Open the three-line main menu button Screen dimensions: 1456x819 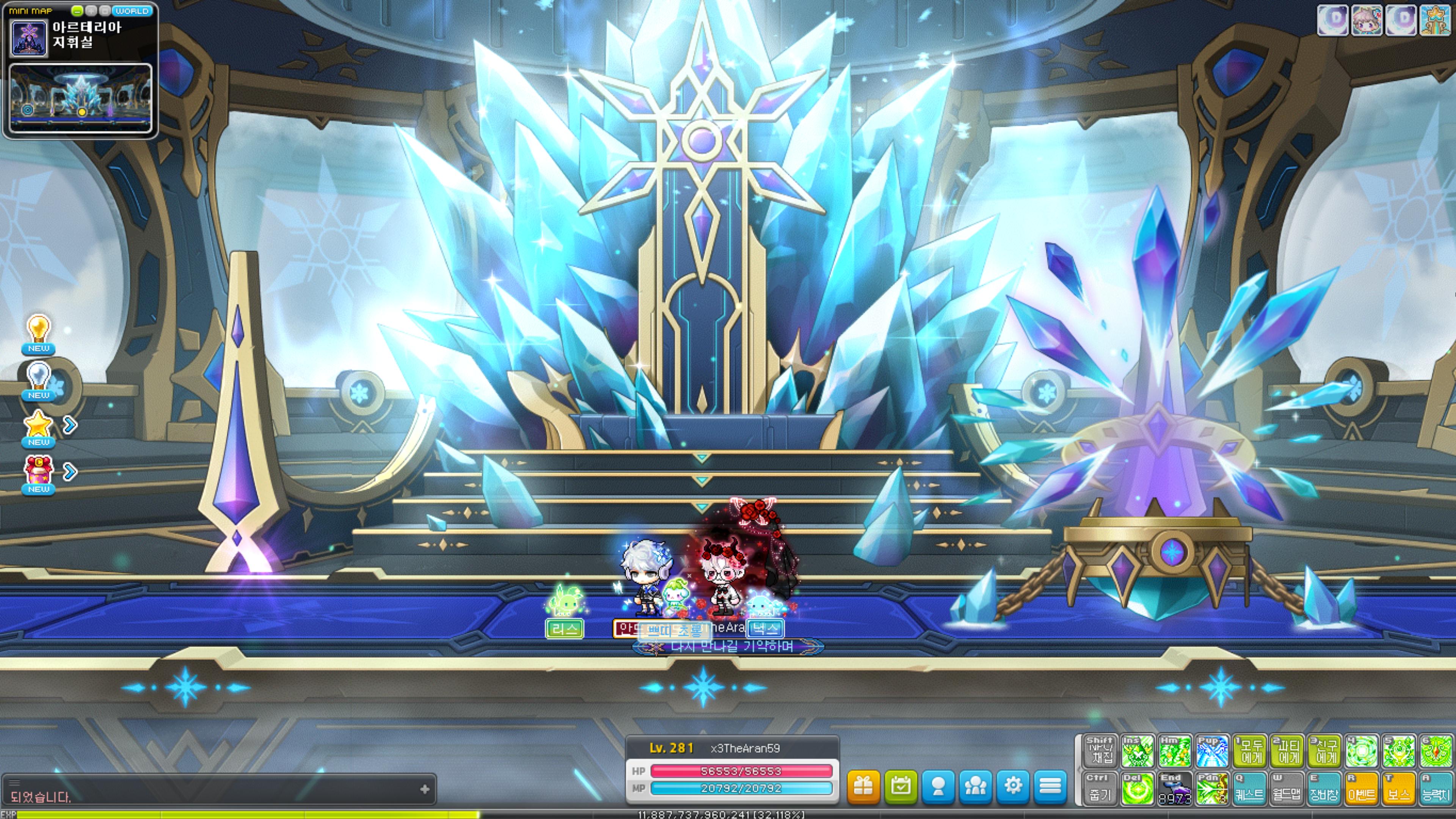point(1050,786)
